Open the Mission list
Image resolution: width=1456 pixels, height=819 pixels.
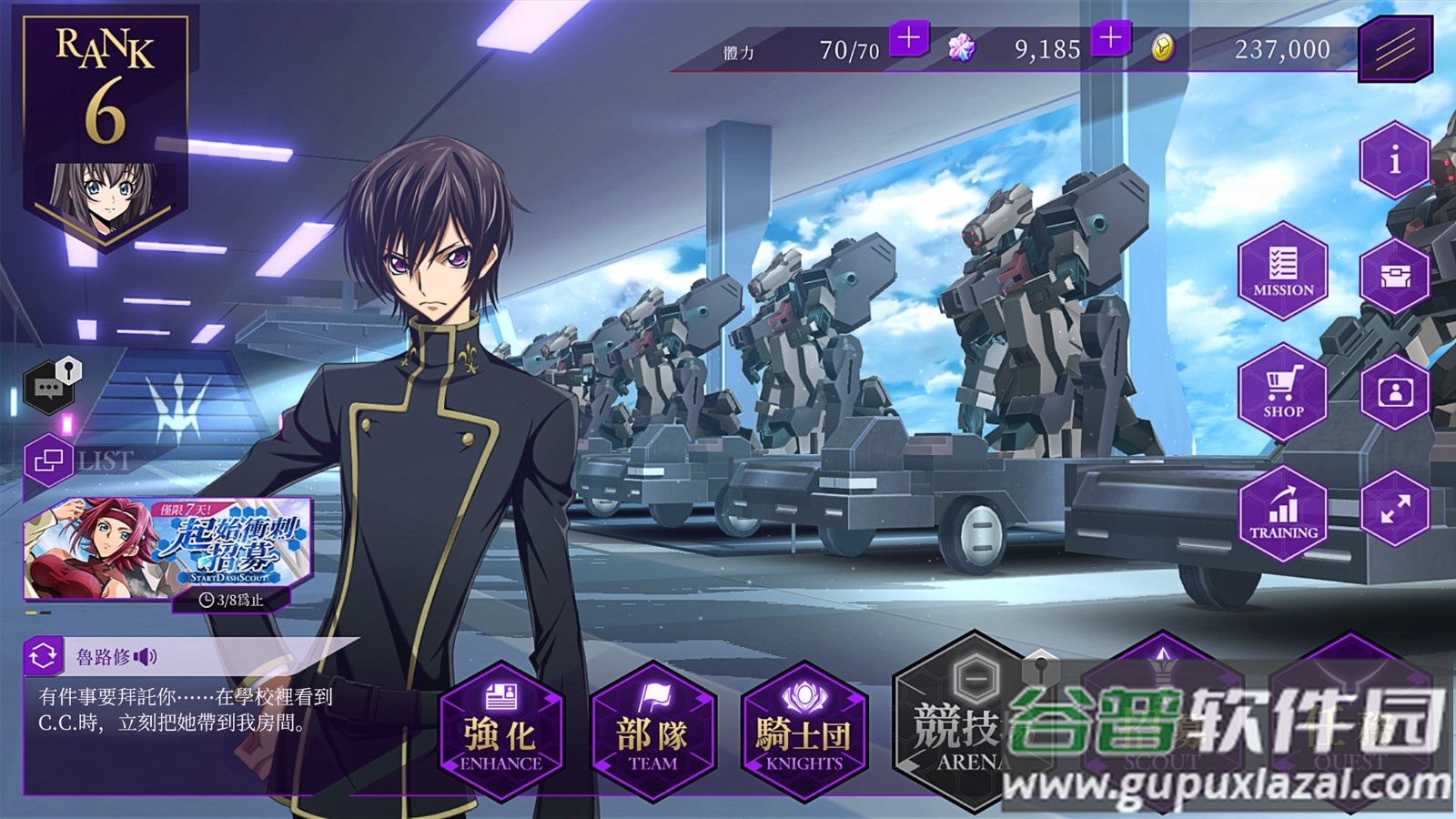(x=1283, y=270)
